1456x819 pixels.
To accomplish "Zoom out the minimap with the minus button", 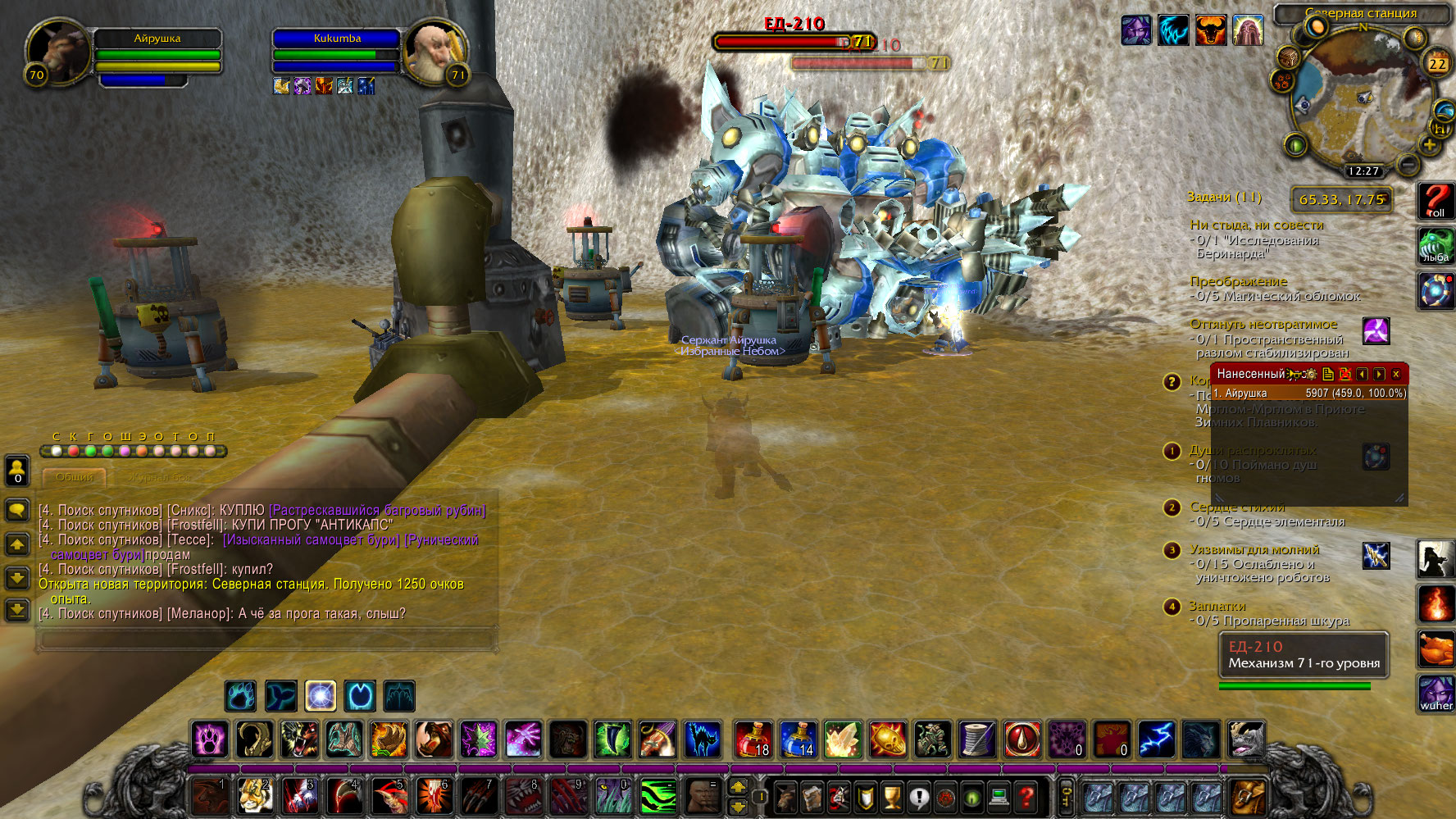I will coord(1408,164).
